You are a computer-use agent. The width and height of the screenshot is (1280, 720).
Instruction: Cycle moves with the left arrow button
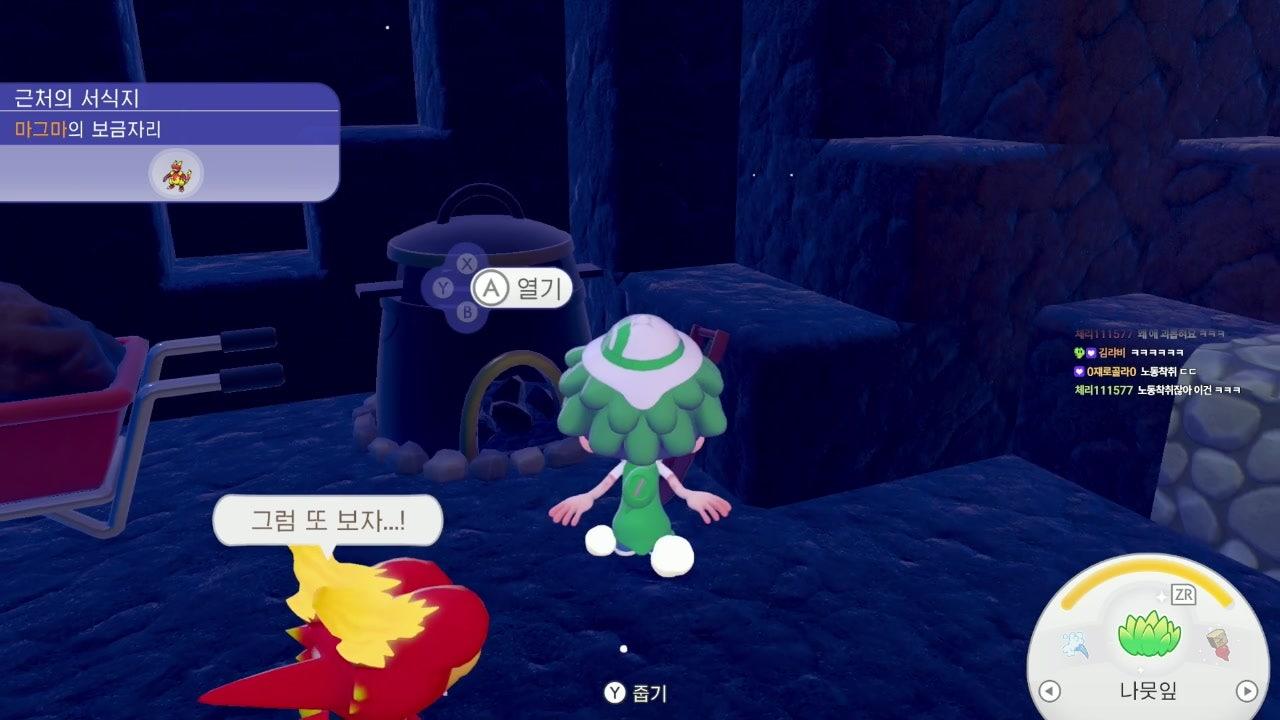click(x=1049, y=691)
